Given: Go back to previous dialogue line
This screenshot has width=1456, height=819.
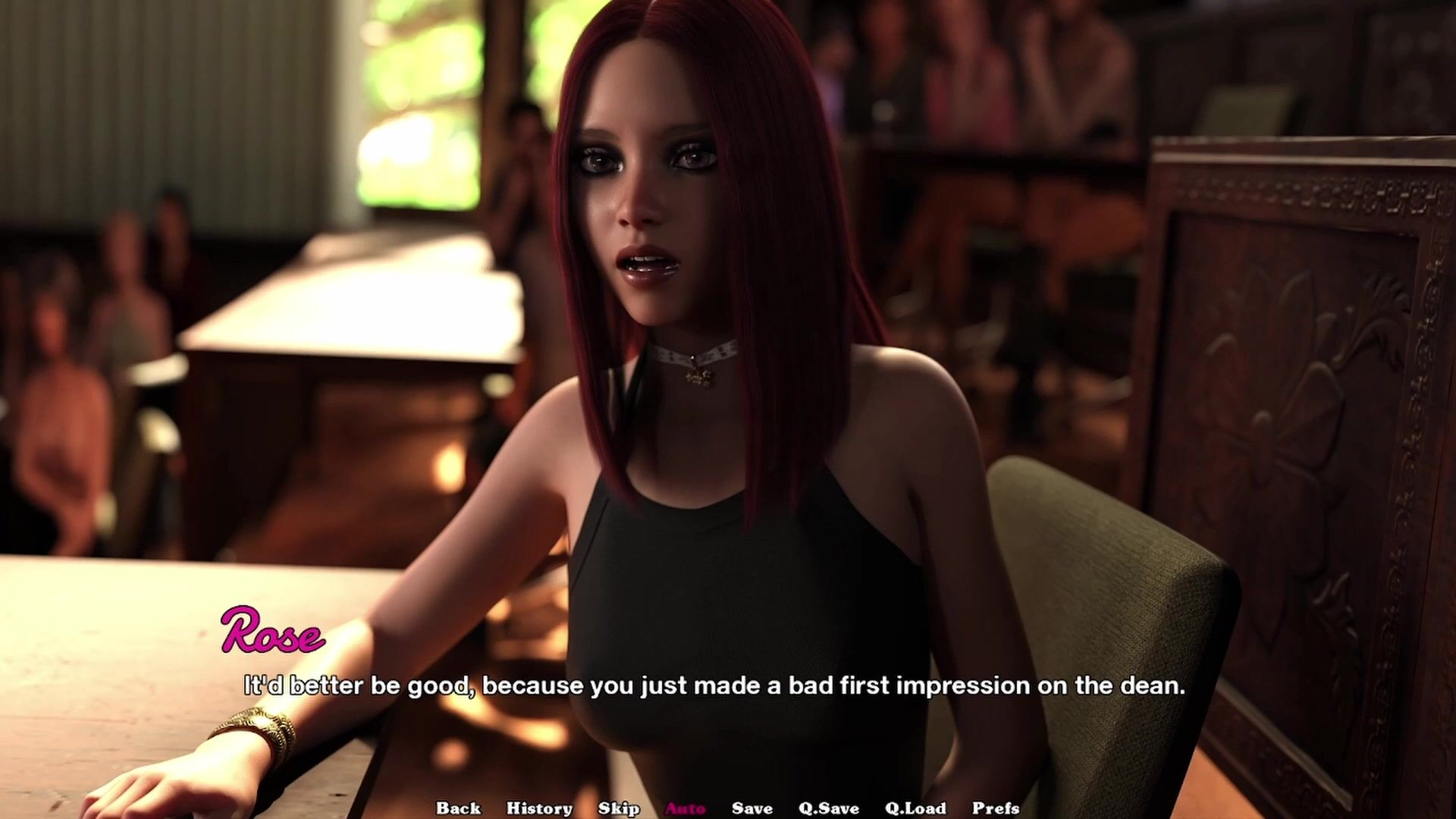Looking at the screenshot, I should pyautogui.click(x=458, y=808).
